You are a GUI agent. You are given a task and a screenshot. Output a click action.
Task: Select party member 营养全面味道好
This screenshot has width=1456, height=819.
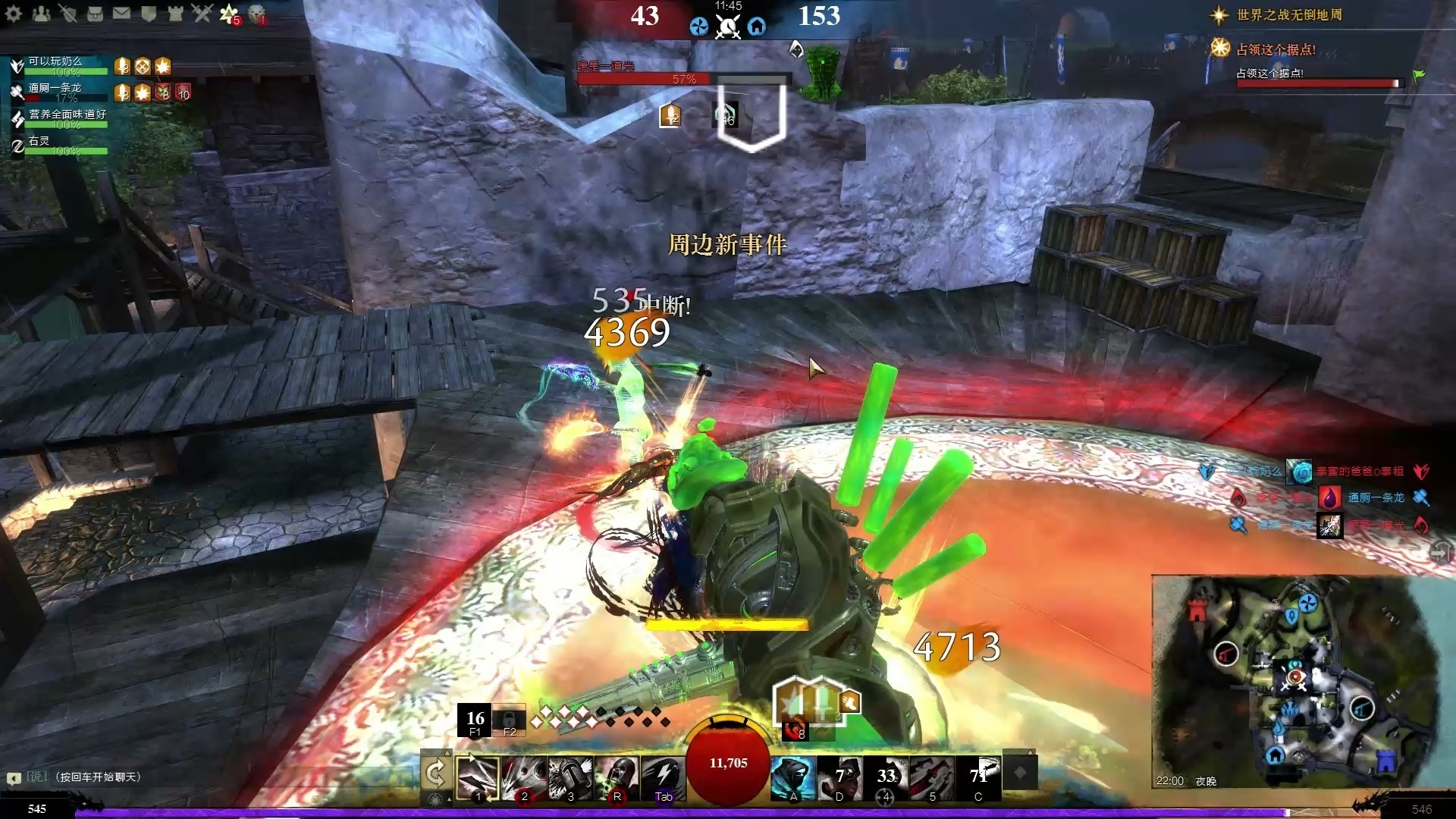(x=67, y=115)
